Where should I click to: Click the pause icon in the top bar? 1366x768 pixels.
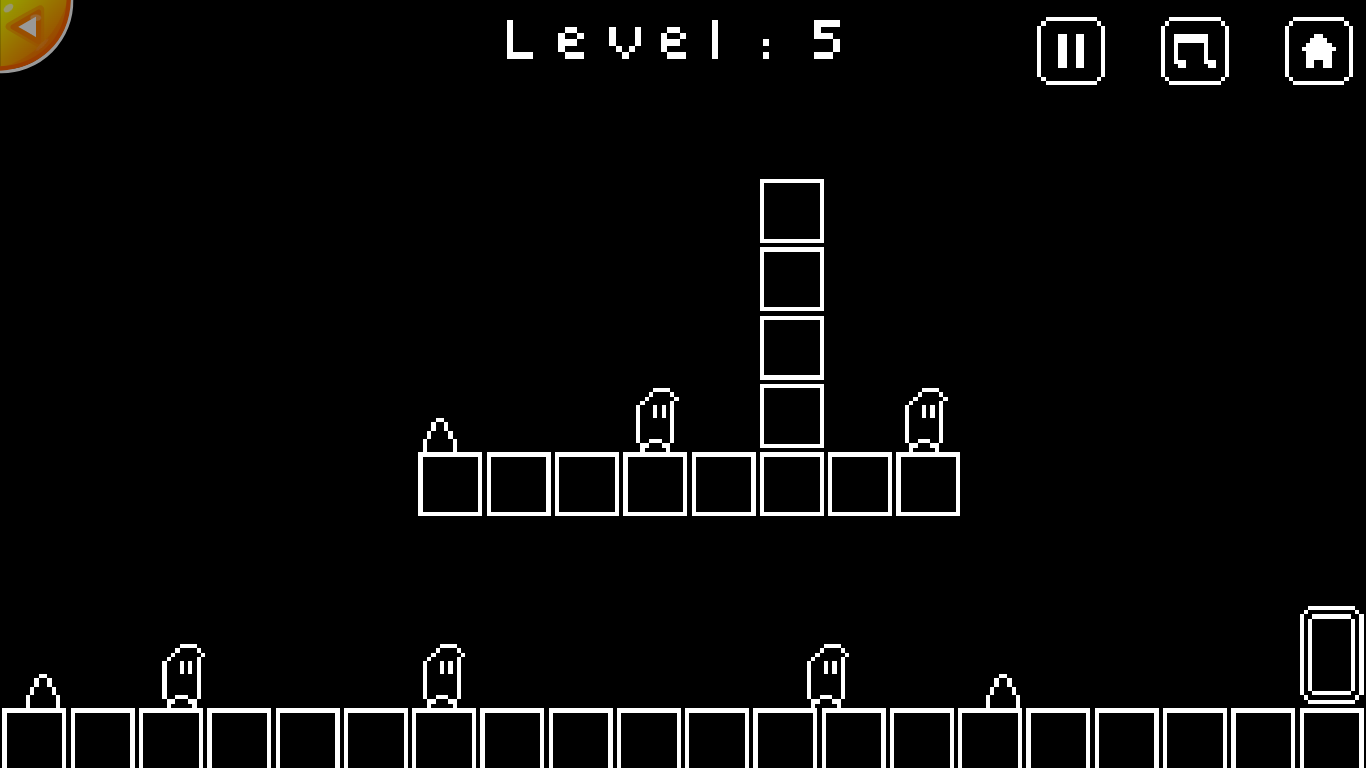point(1071,53)
